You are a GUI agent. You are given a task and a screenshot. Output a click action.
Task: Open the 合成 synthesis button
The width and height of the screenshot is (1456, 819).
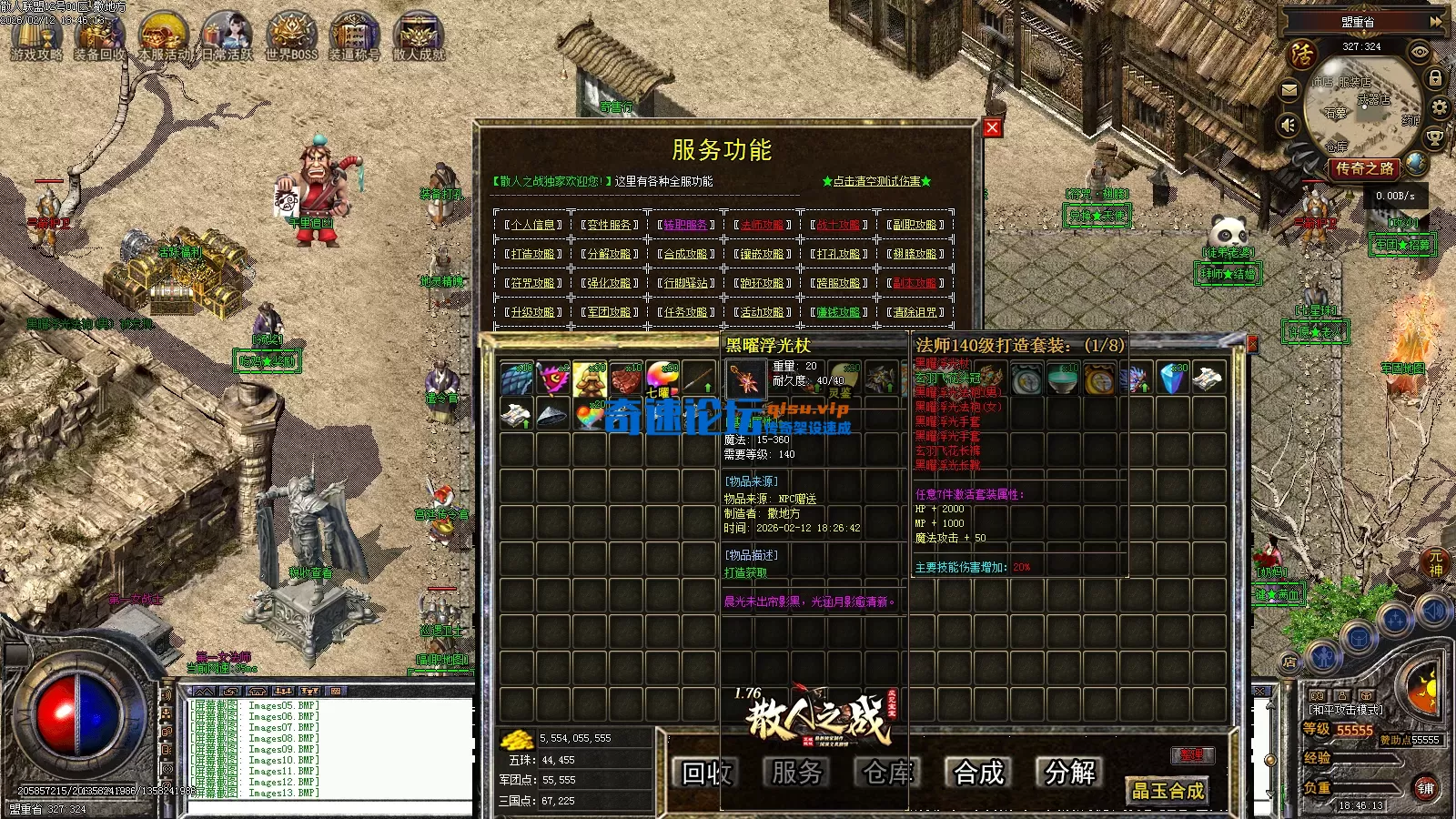click(x=979, y=773)
